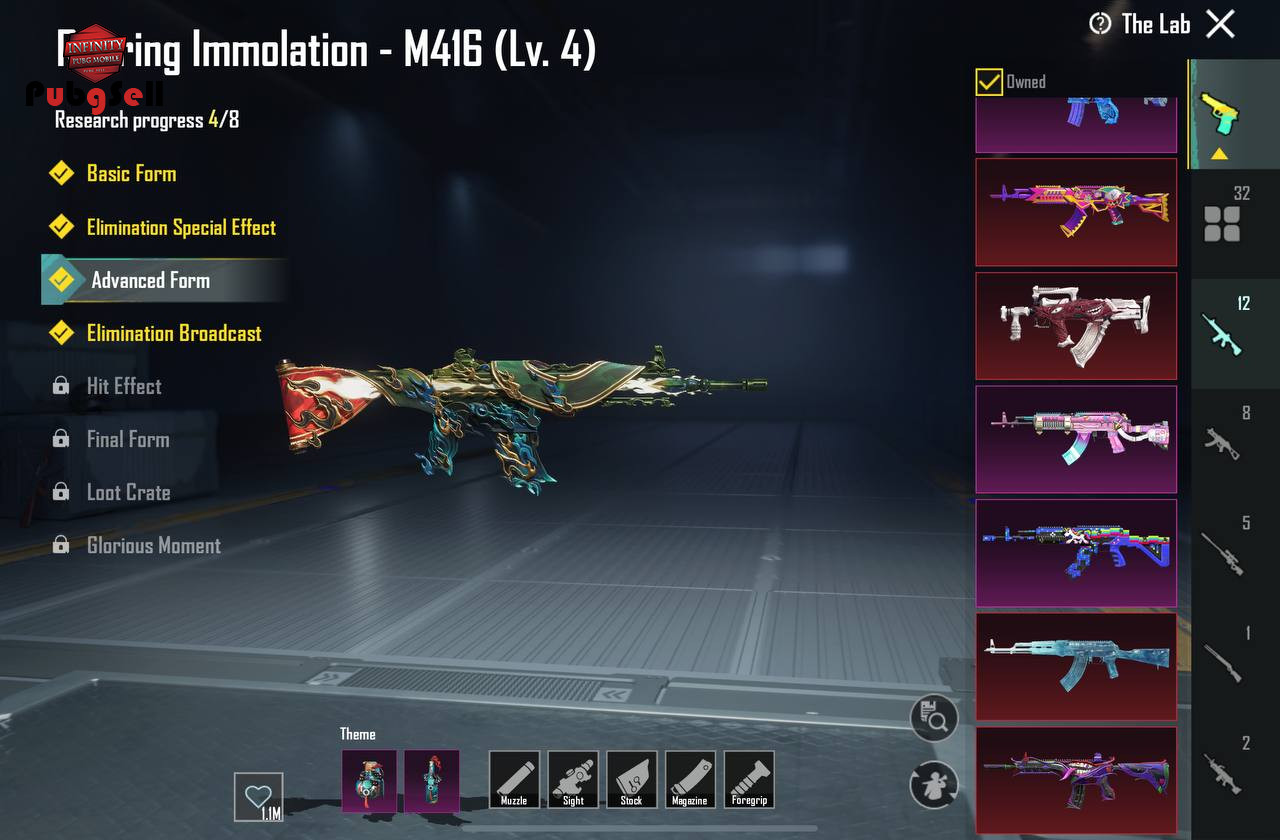Viewport: 1280px width, 840px height.
Task: Open the locked Final Form stage
Action: 127,439
